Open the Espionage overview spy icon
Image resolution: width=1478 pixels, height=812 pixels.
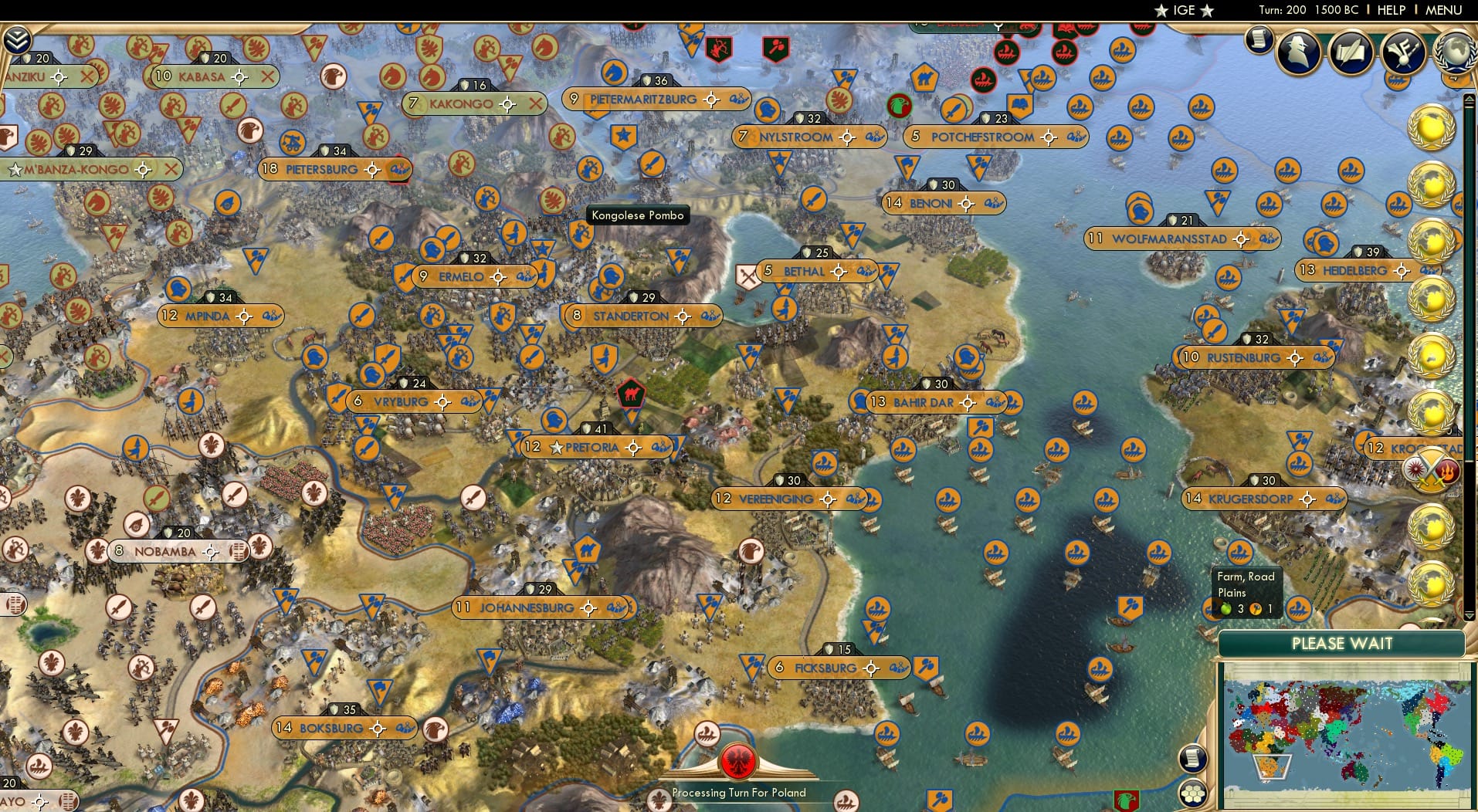coord(1297,52)
